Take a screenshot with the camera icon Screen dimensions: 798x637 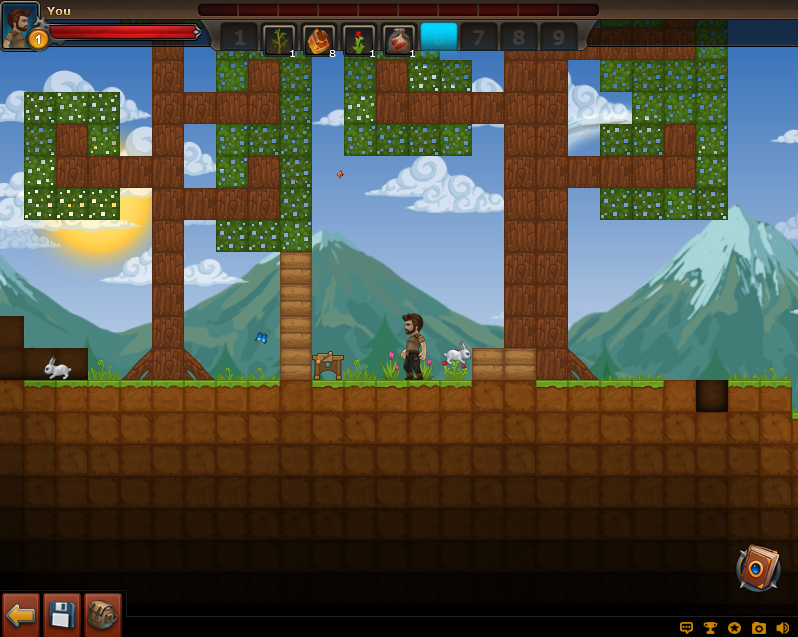point(759,628)
